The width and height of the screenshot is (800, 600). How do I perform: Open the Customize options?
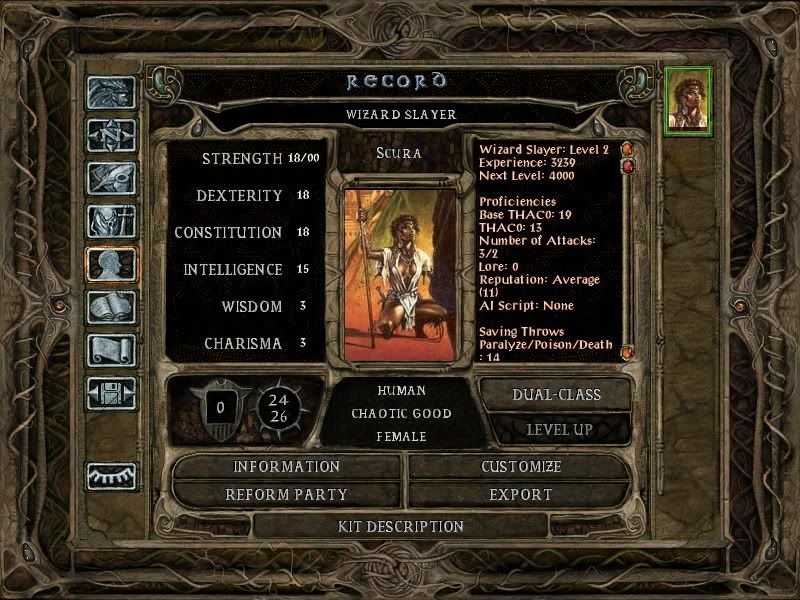[x=521, y=467]
